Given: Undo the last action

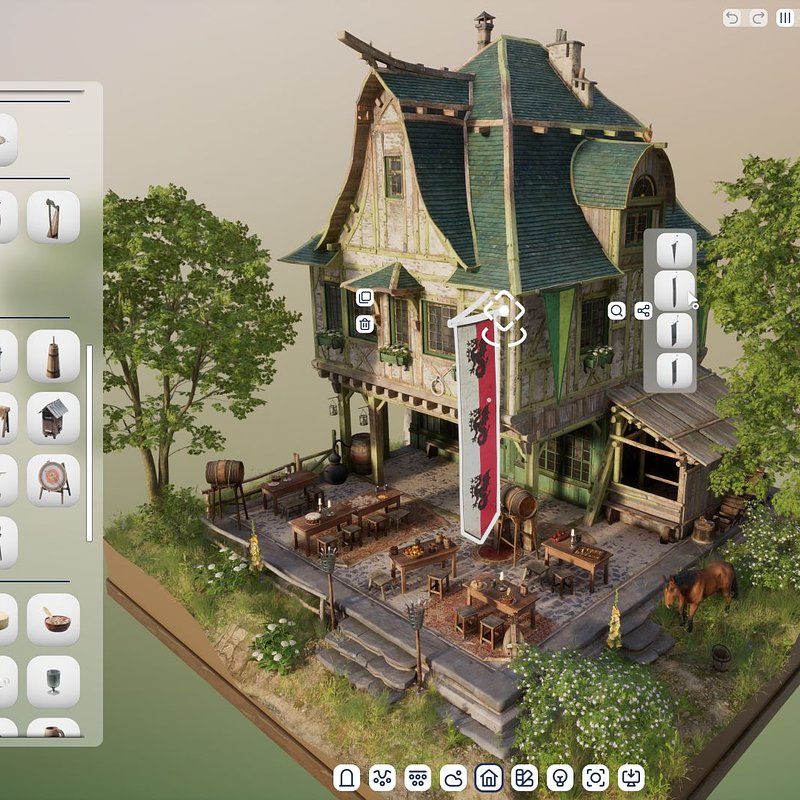Looking at the screenshot, I should click(x=733, y=18).
